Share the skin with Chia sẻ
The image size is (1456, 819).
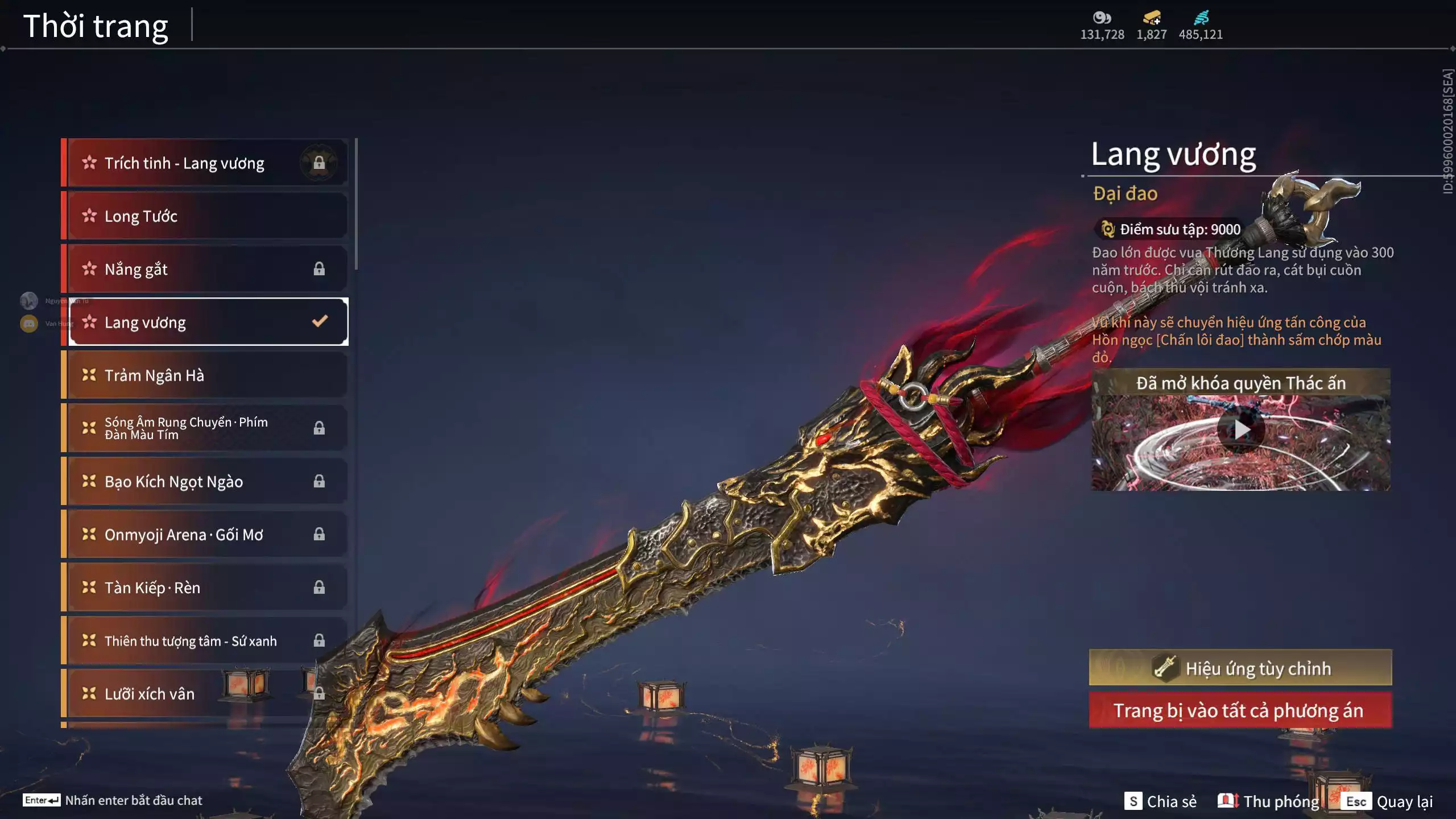tap(1160, 801)
